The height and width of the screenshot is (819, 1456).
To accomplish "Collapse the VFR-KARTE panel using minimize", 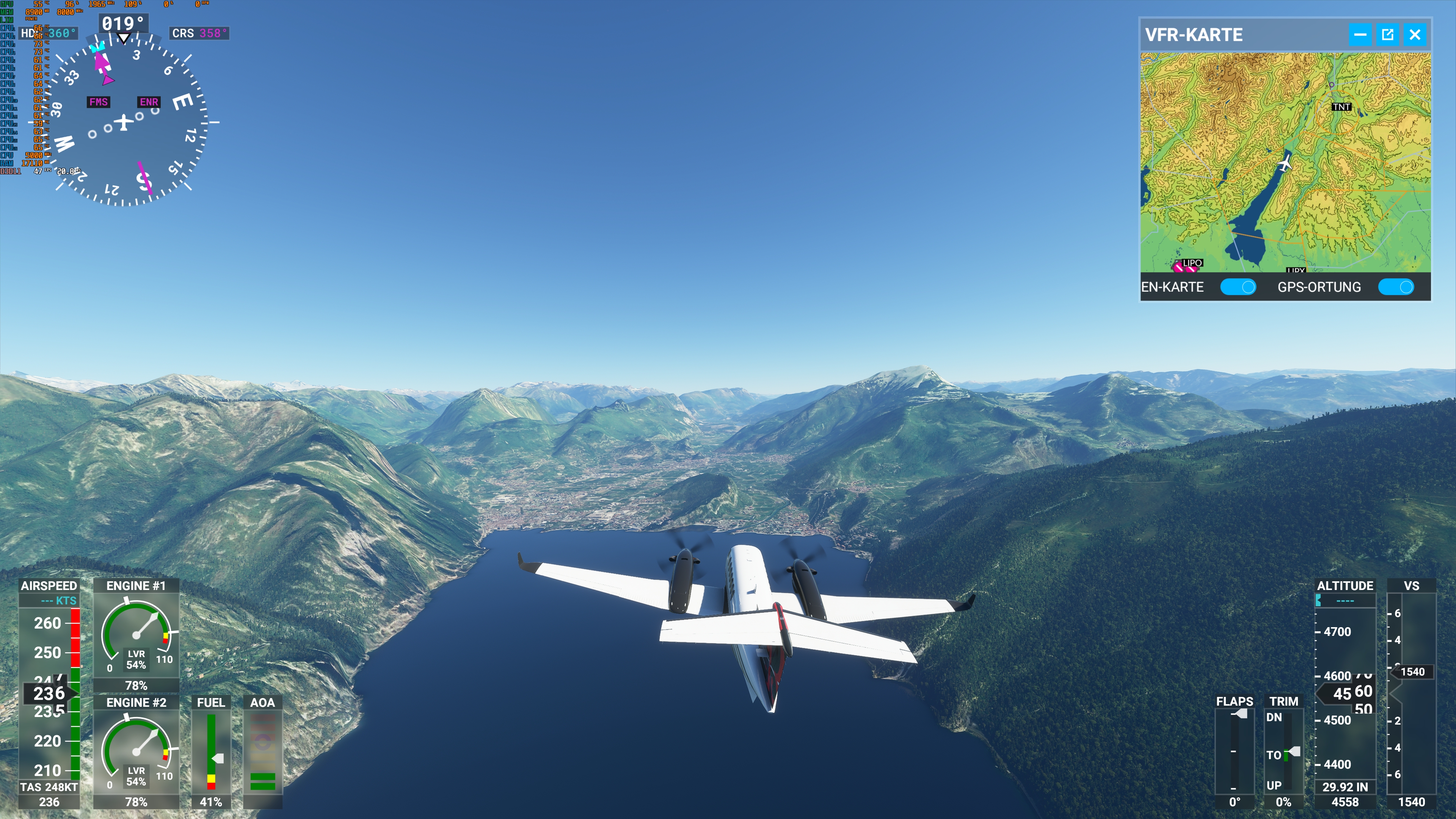I will [x=1360, y=35].
